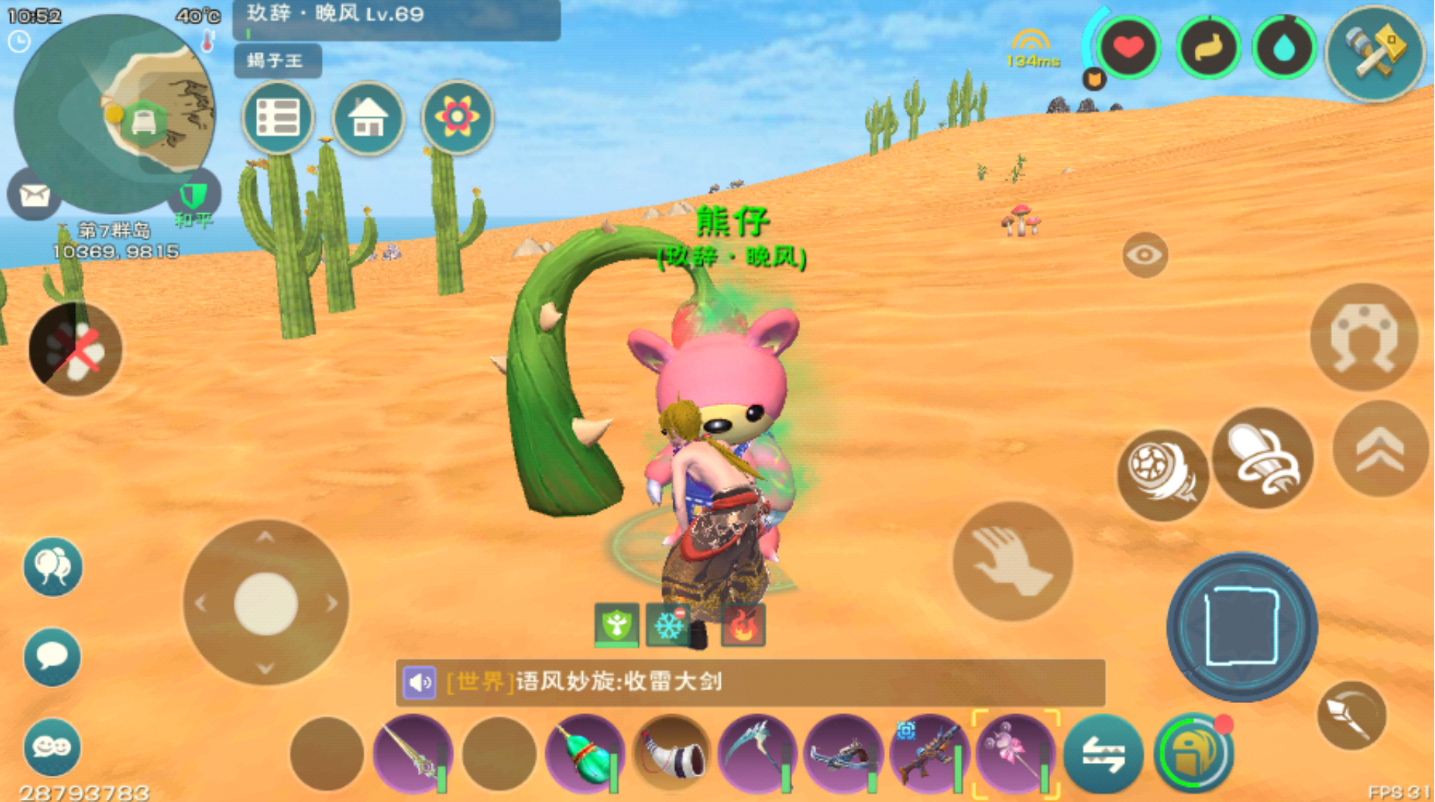The image size is (1435, 802).
Task: Select the horn hotbar slot
Action: coord(671,754)
